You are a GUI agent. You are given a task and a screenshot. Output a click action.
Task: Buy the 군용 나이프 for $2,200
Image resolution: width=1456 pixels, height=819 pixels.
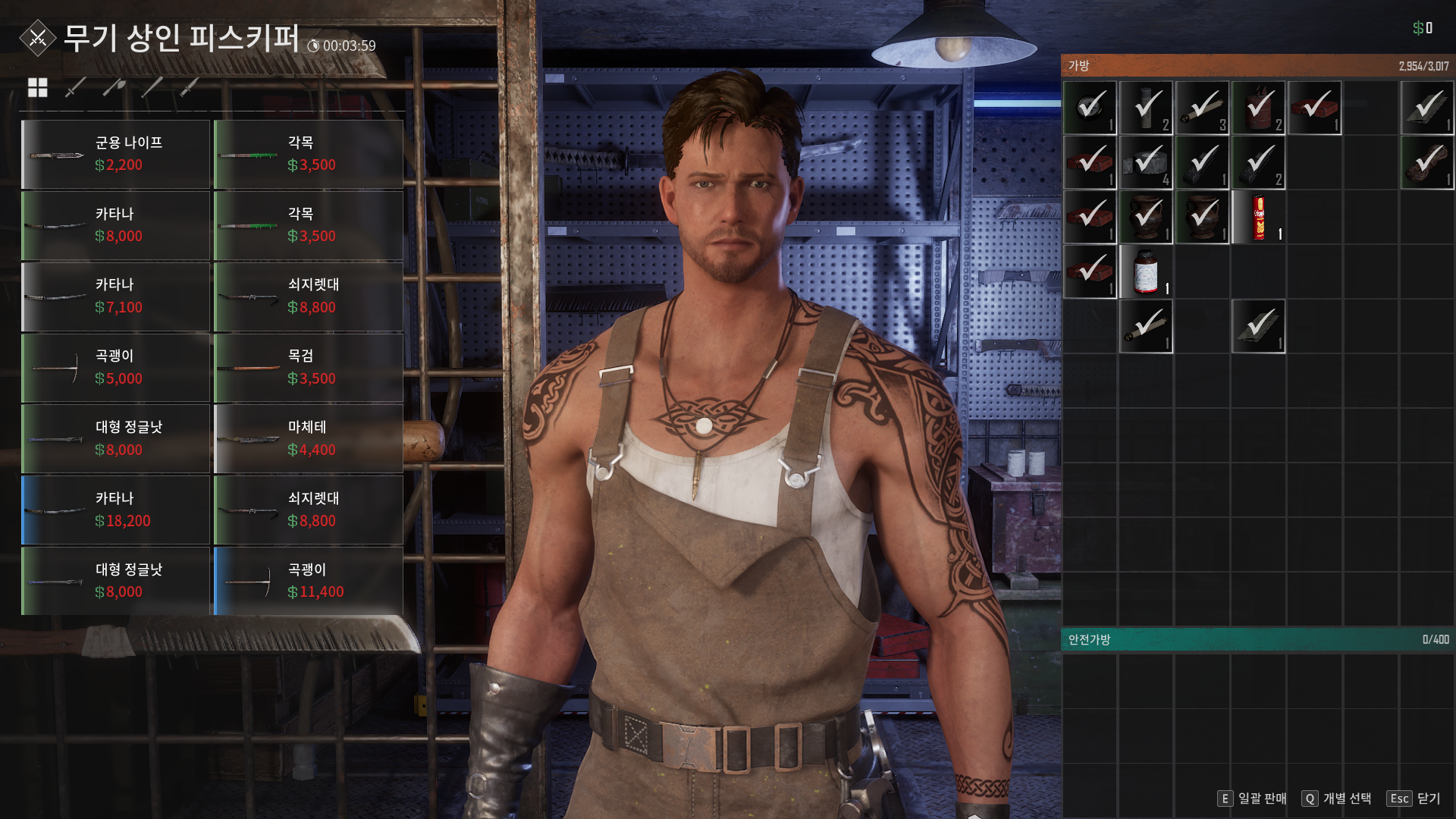point(115,154)
